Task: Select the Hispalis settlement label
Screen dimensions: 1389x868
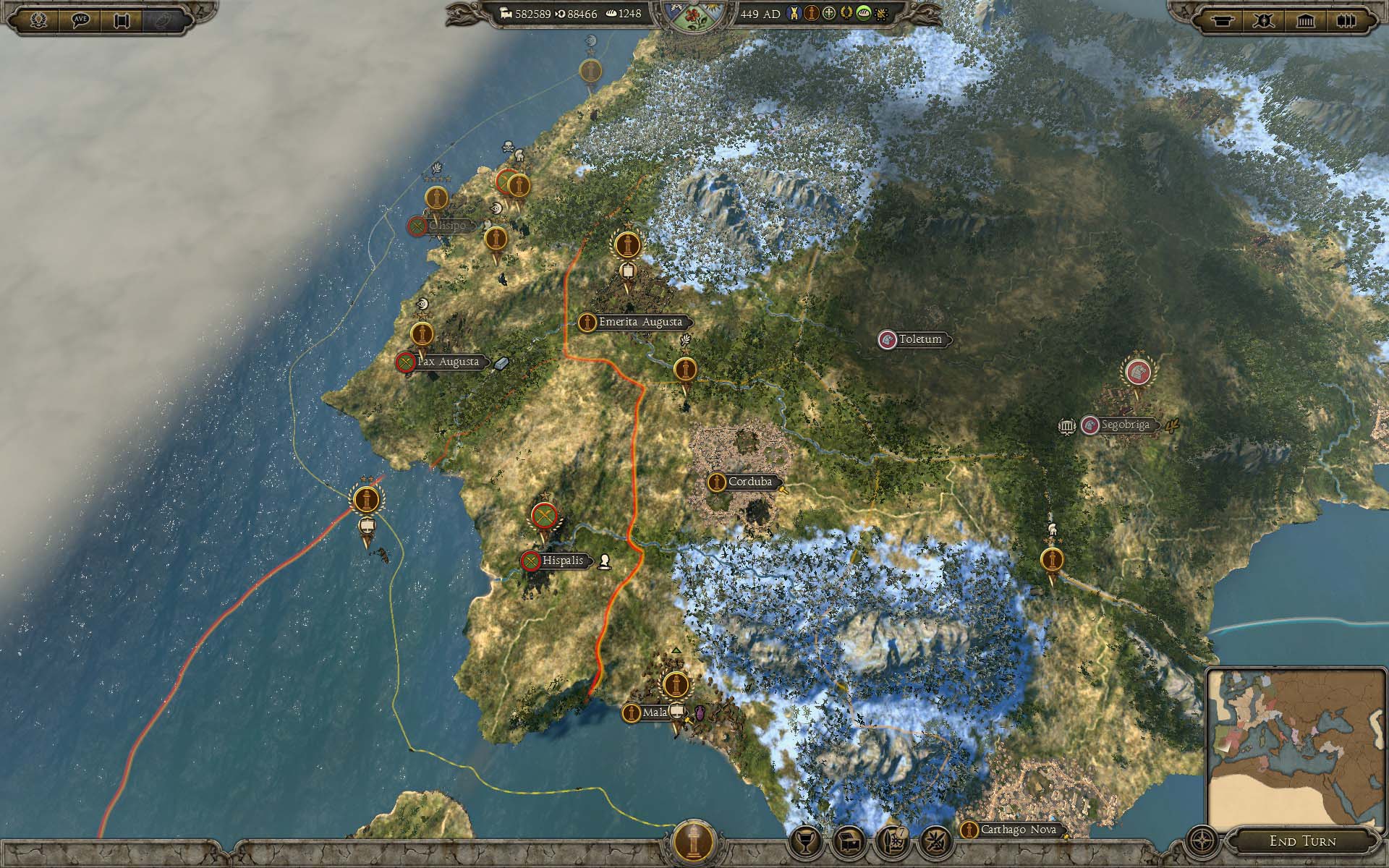Action: (x=562, y=561)
